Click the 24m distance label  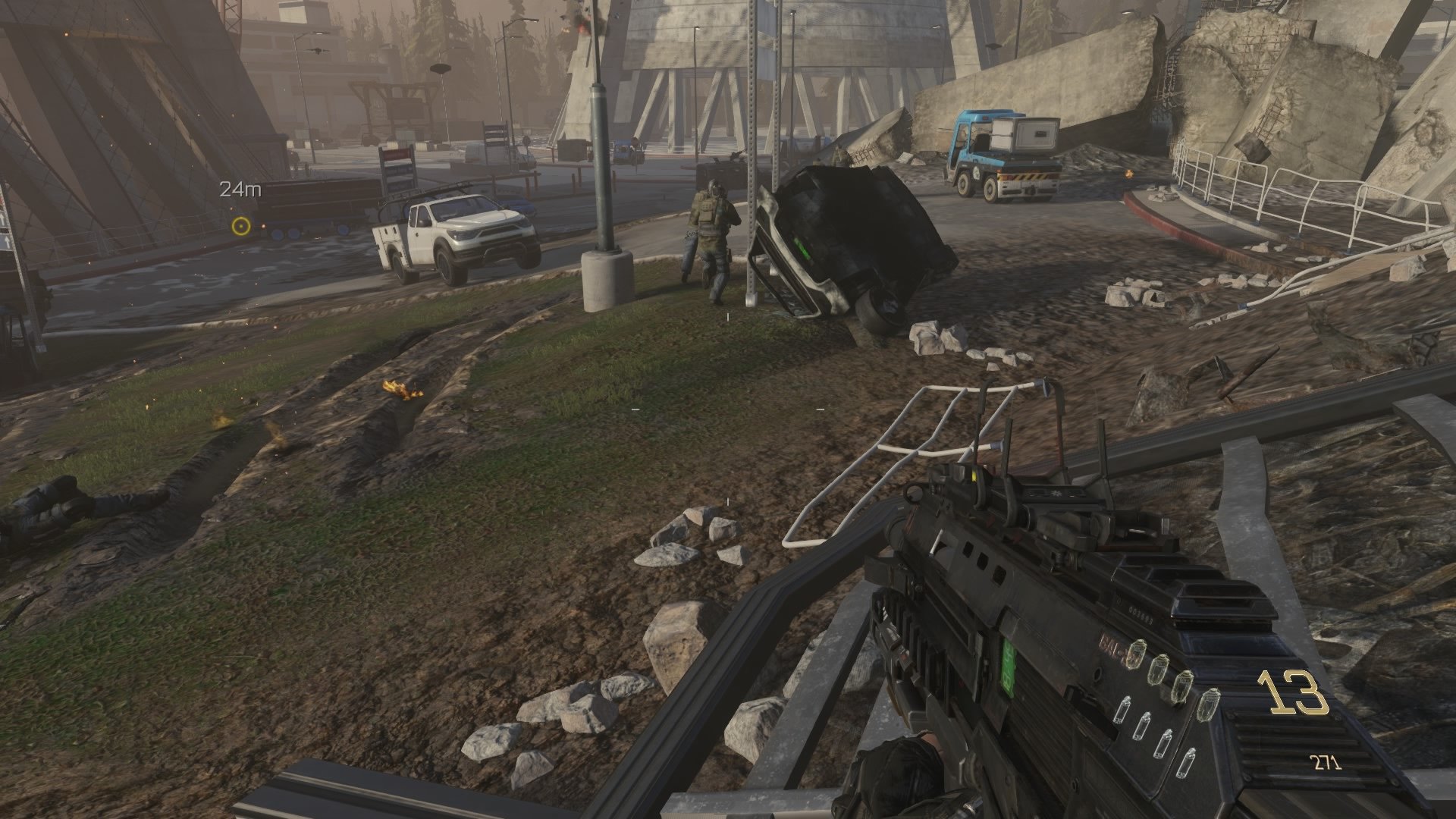click(239, 190)
